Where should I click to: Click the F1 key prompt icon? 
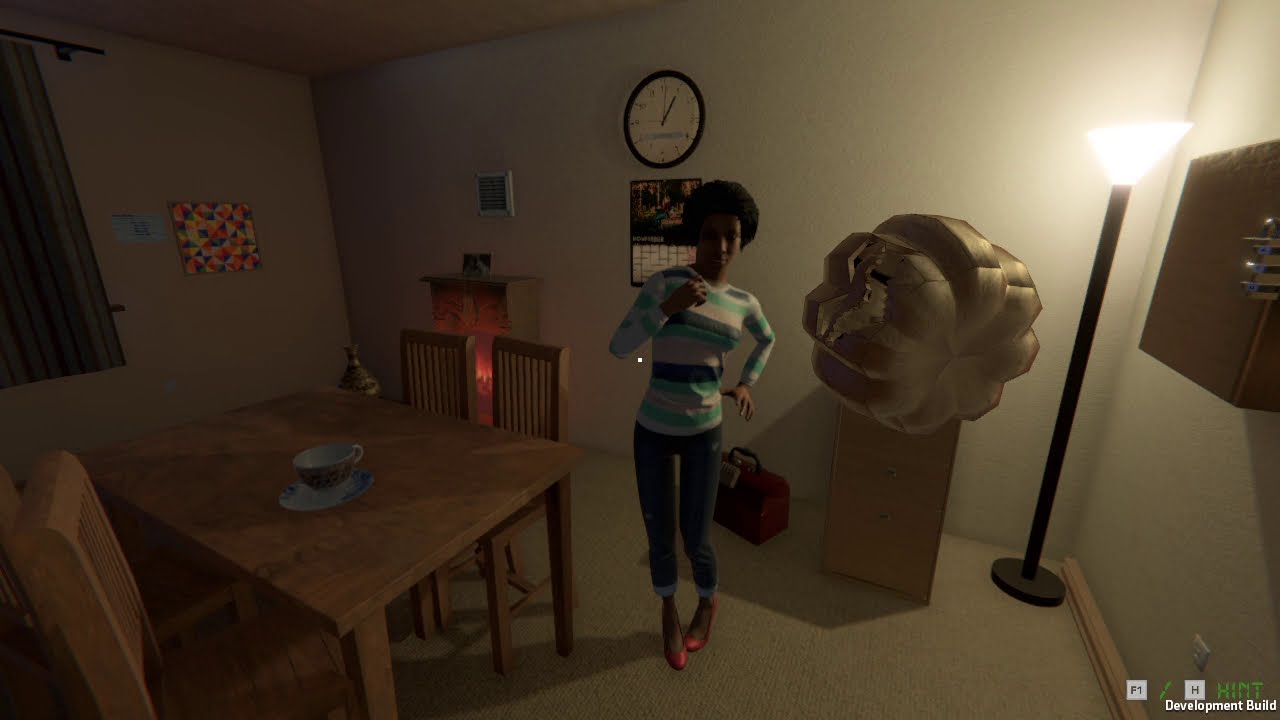[1136, 689]
